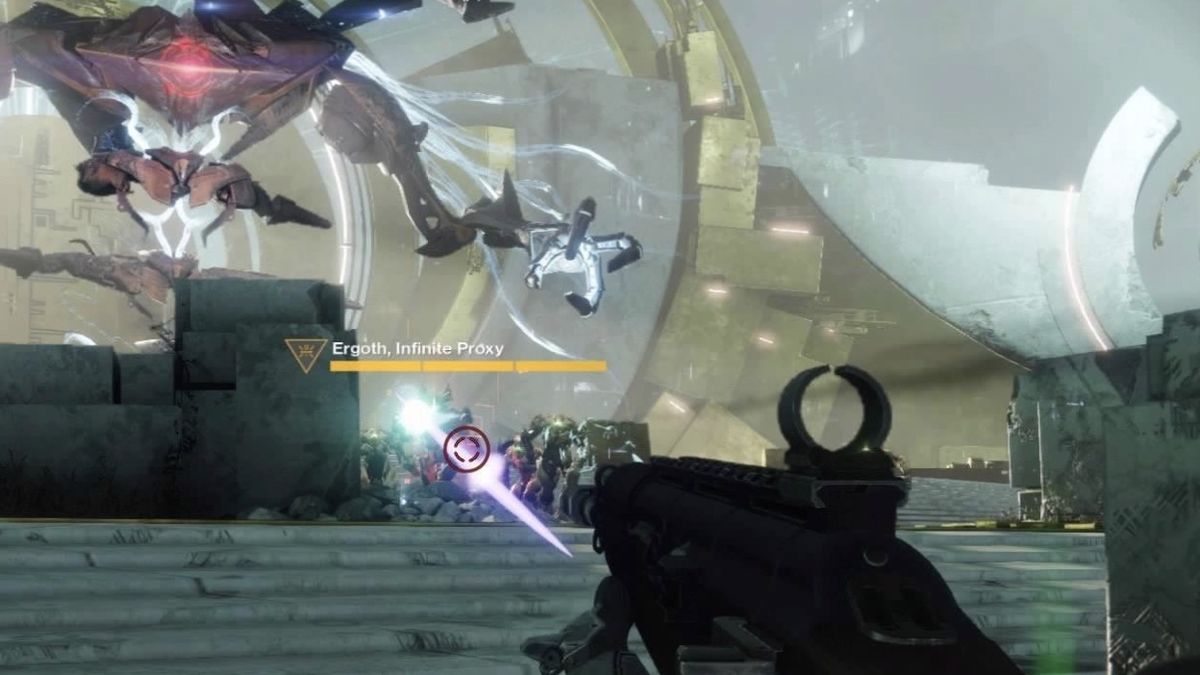Viewport: 1200px width, 675px height.
Task: Click the yellow triangle boss marker icon
Action: 304,354
